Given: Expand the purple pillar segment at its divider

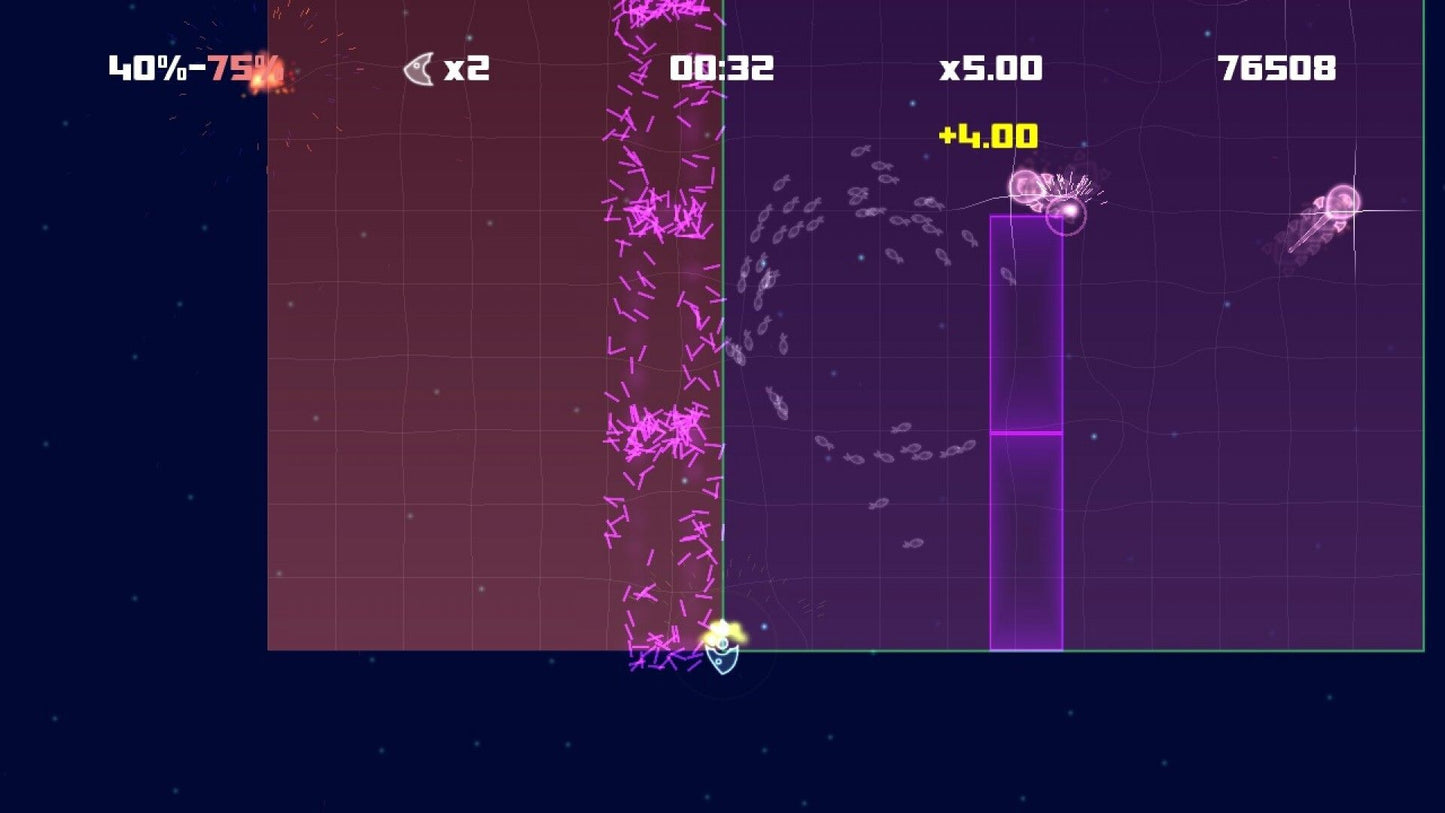Looking at the screenshot, I should (1022, 432).
